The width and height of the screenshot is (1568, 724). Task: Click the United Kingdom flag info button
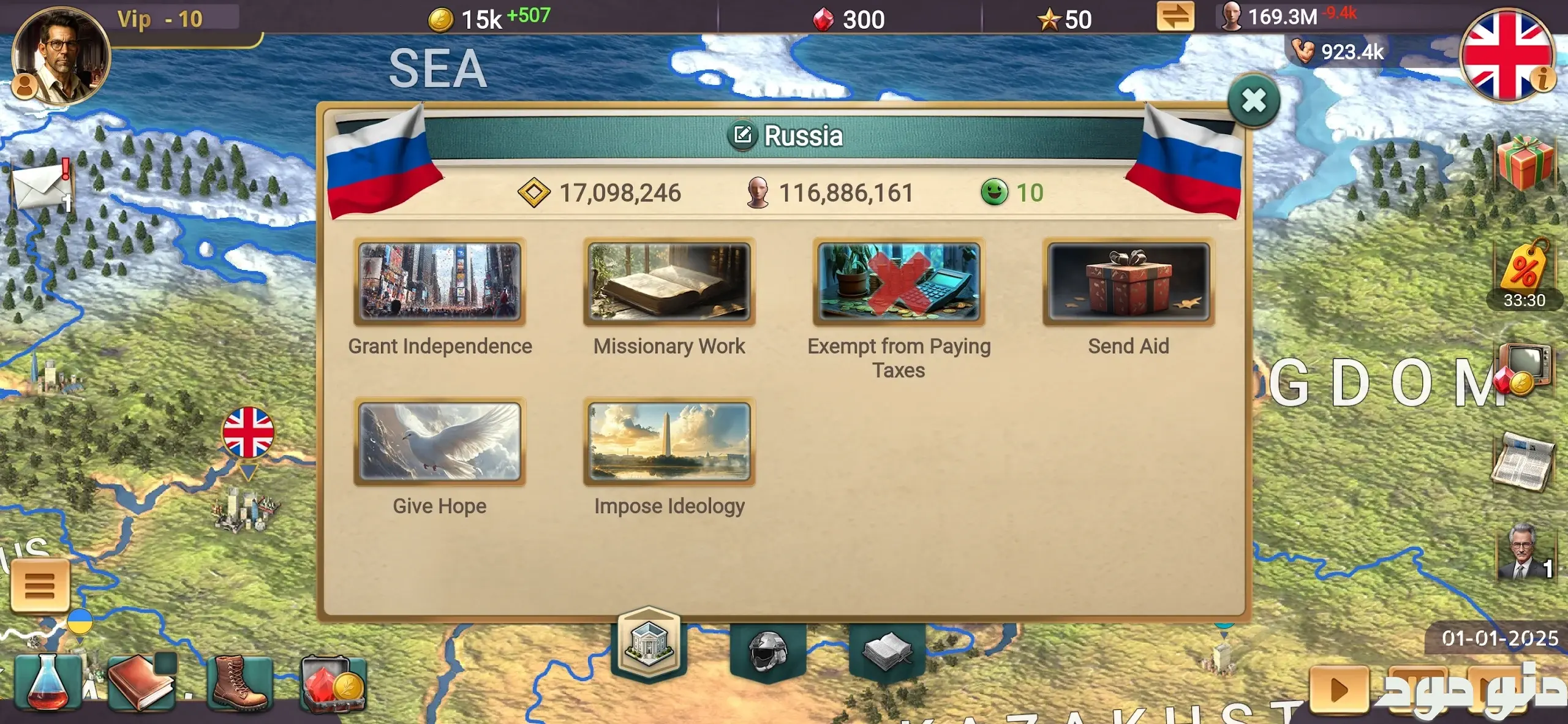[x=1542, y=79]
